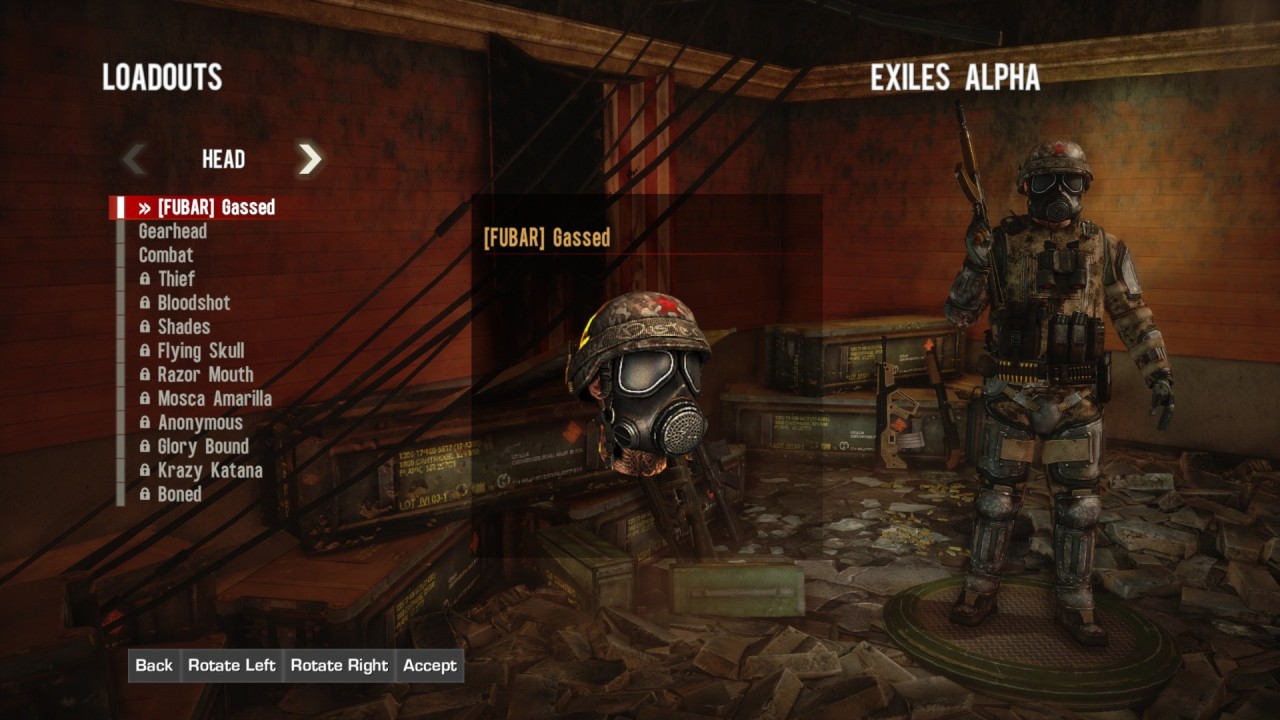
Task: Select the Mosca Amarilla entry
Action: [214, 400]
